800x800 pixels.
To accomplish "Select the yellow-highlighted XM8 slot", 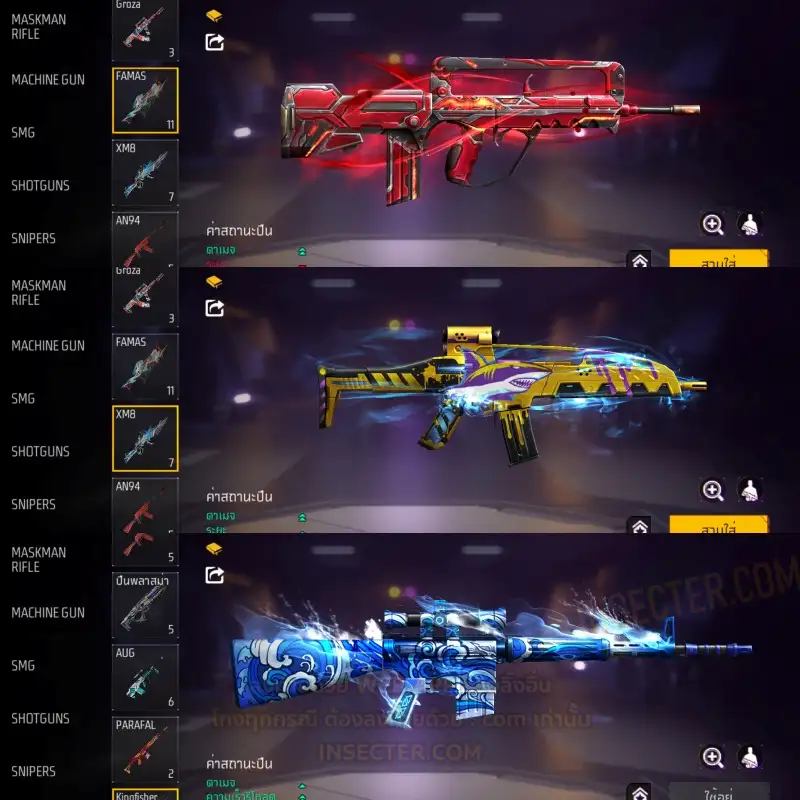I will click(x=145, y=438).
